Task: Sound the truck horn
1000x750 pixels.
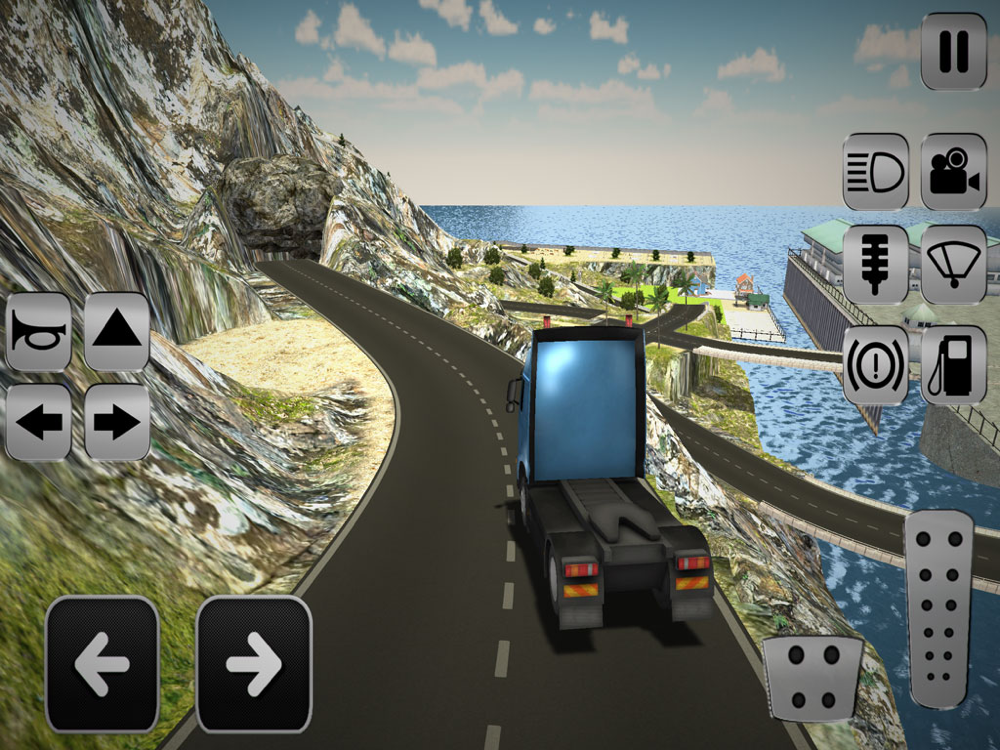Action: click(x=39, y=332)
